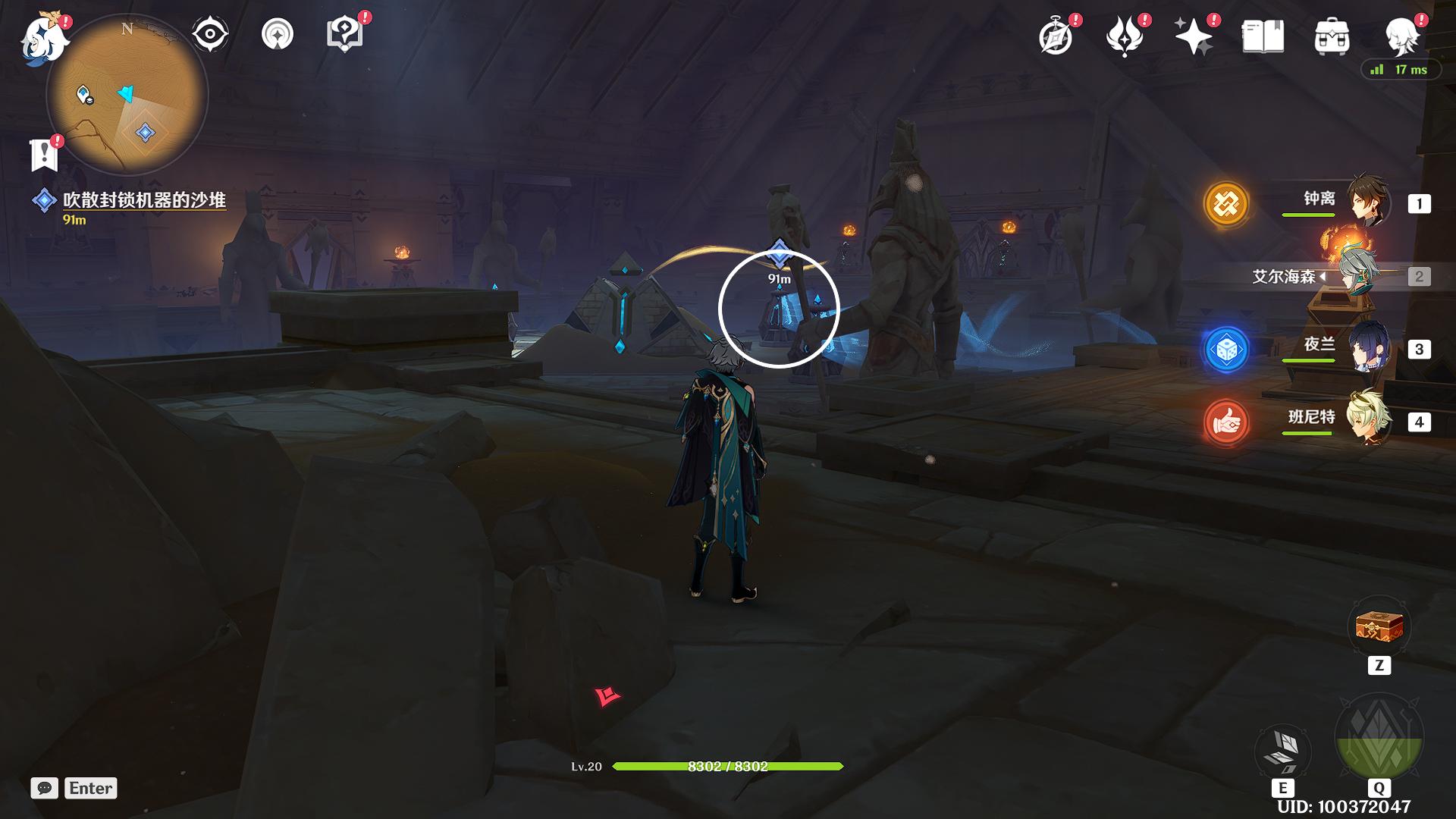
Task: Open the backpack inventory
Action: pyautogui.click(x=1332, y=36)
